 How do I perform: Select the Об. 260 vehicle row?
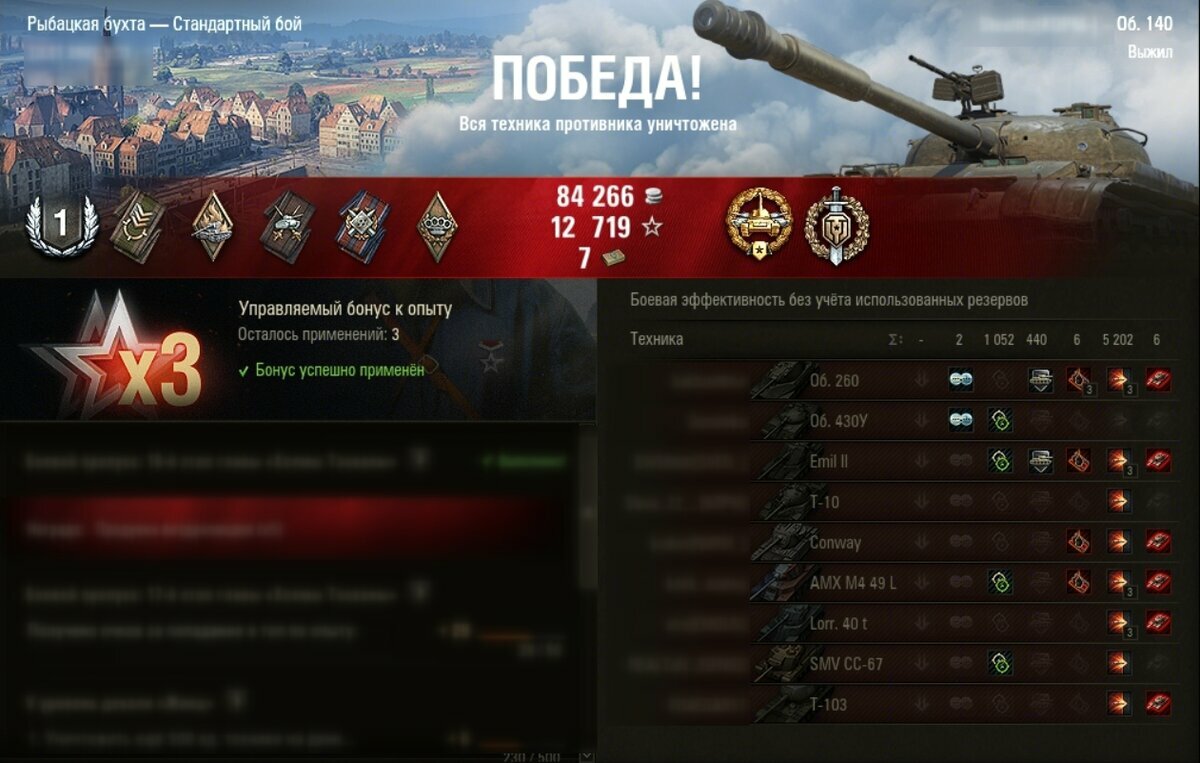click(833, 380)
